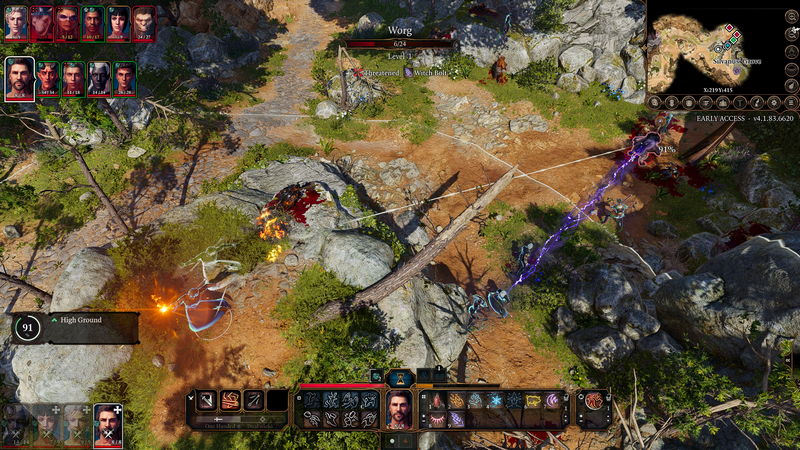Select the yellow spell icon in hotbar
The width and height of the screenshot is (800, 450).
[533, 400]
